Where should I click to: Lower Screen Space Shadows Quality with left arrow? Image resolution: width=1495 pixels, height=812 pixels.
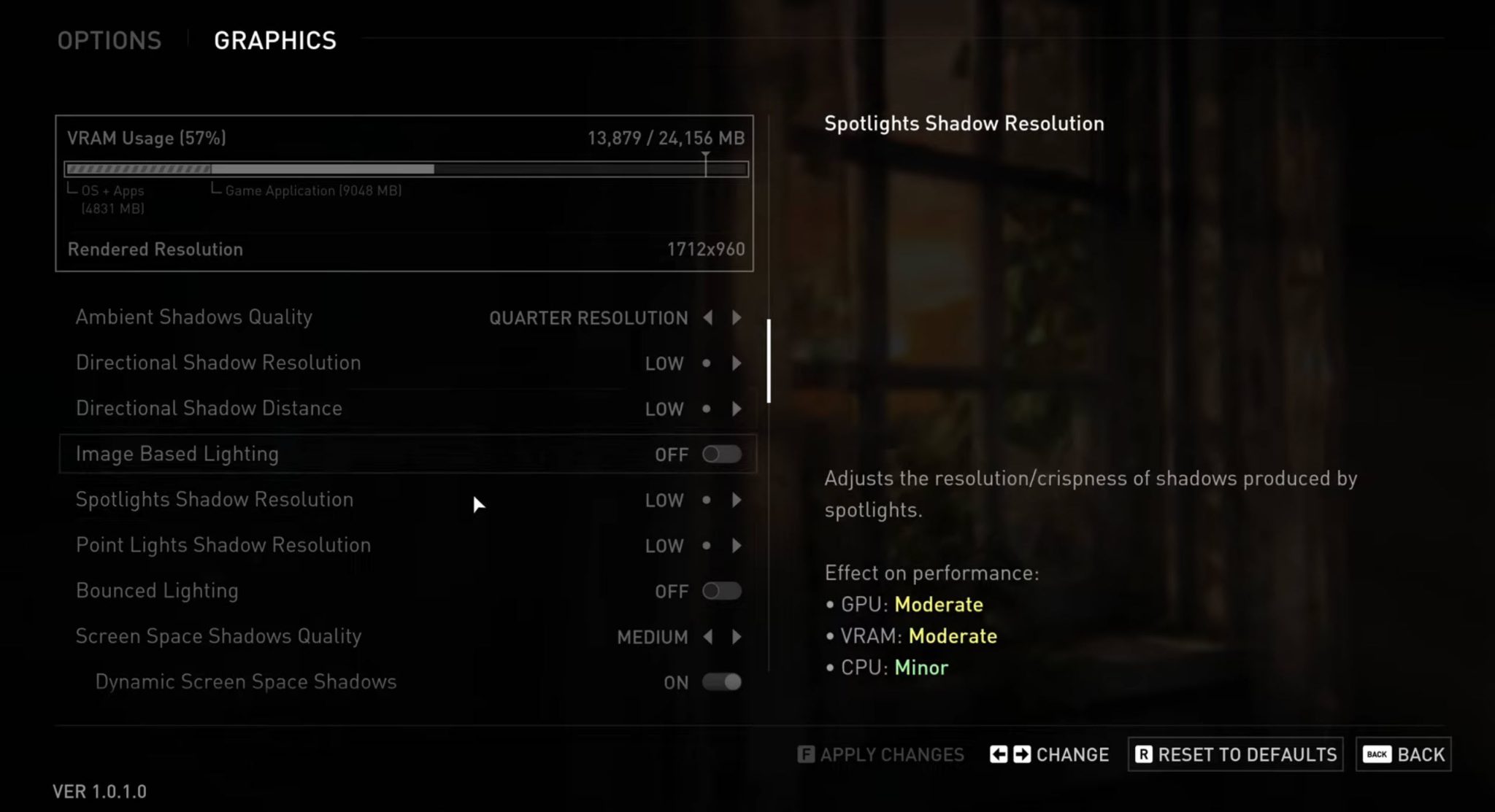(707, 637)
